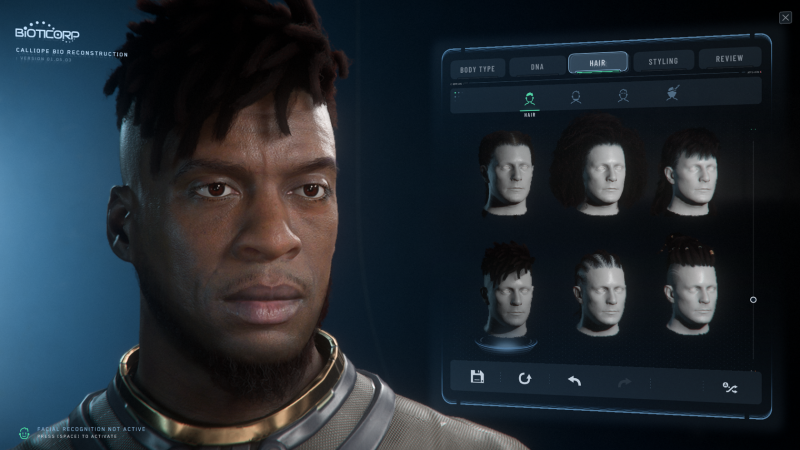This screenshot has height=450, width=800.
Task: Open the hair dye brush subcategory
Action: pos(672,93)
